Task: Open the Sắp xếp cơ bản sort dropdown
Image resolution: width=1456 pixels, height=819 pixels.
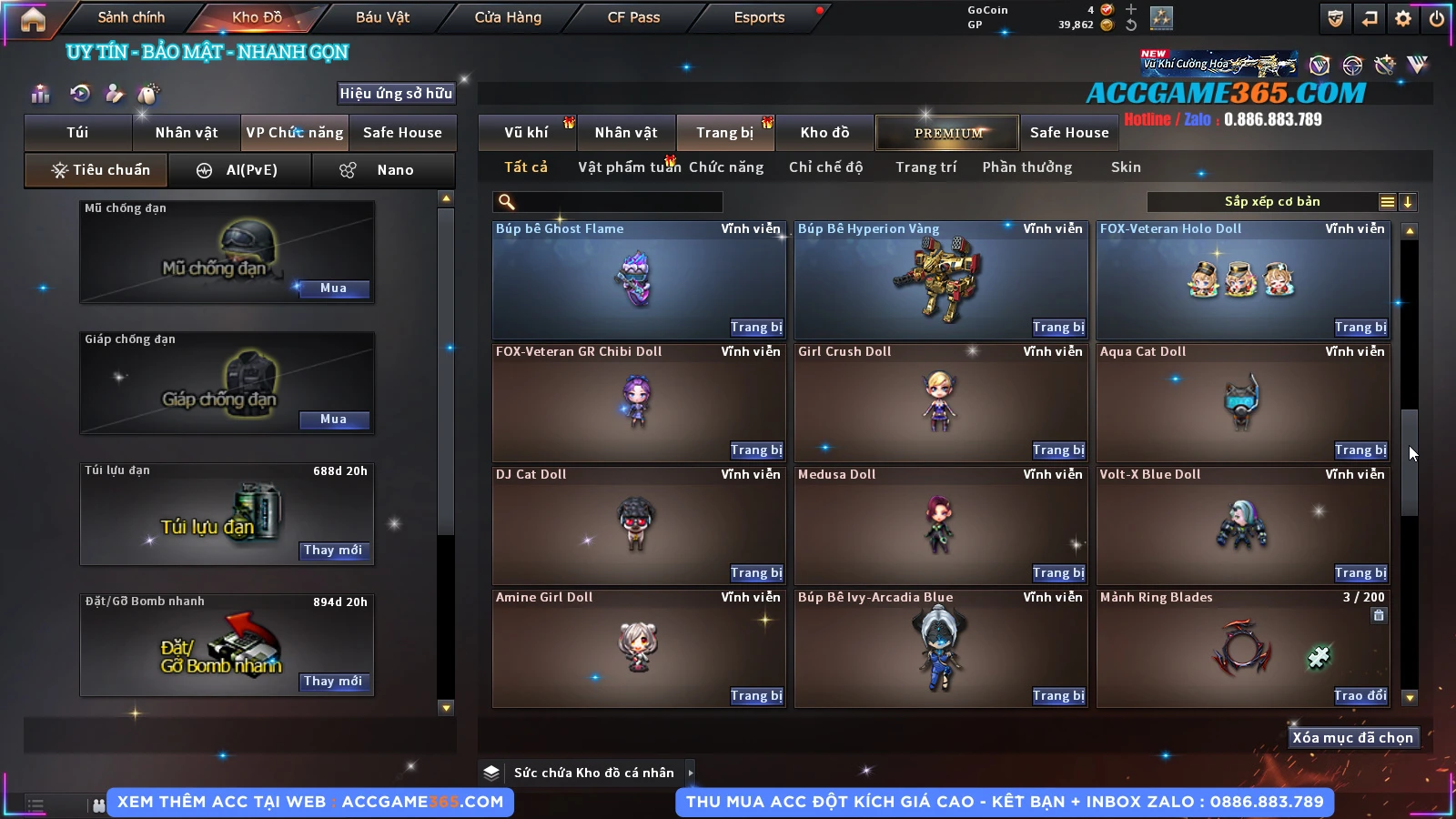Action: (x=1272, y=202)
